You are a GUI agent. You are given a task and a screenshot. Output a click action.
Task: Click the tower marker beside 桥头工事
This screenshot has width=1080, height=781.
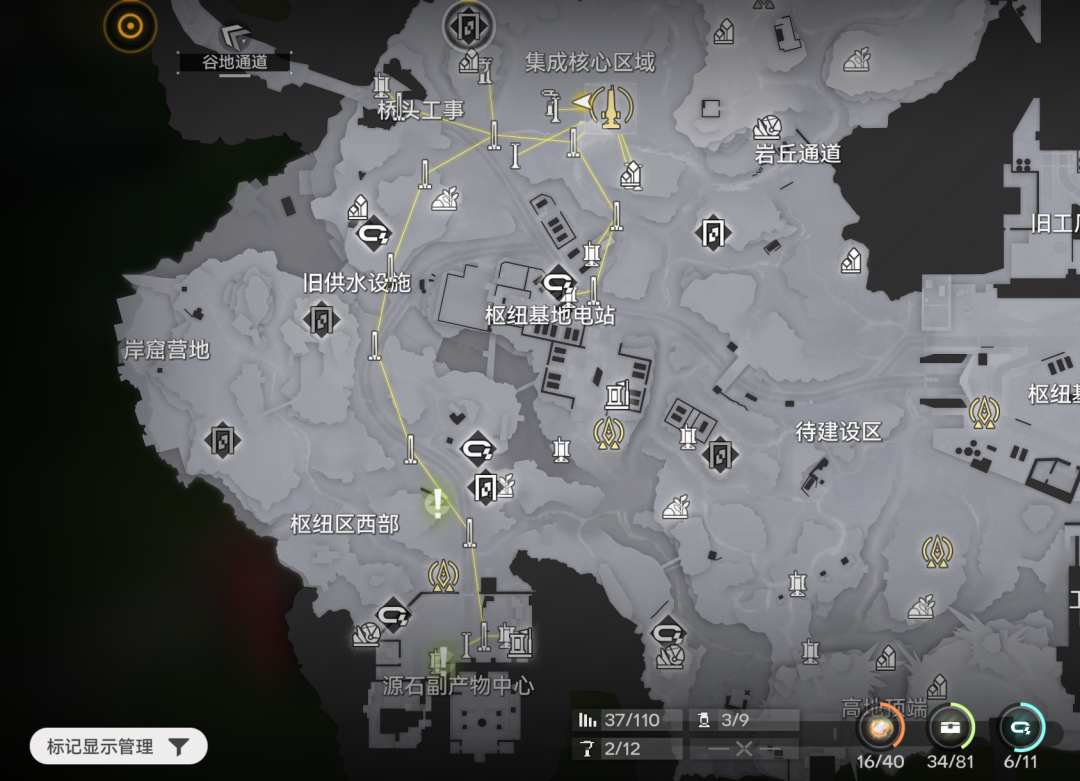381,87
